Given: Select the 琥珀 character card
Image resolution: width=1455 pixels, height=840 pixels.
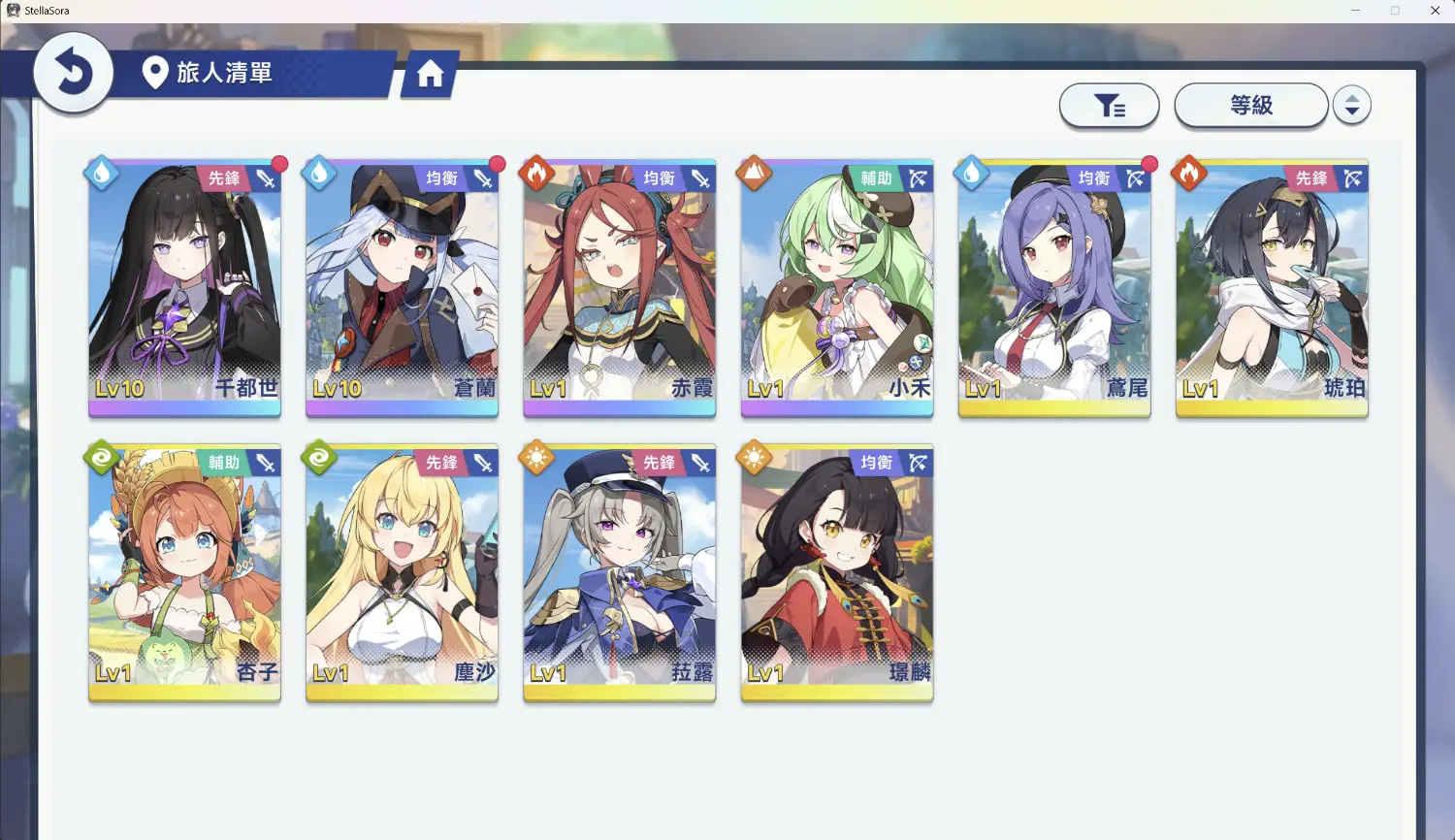Looking at the screenshot, I should [1272, 288].
